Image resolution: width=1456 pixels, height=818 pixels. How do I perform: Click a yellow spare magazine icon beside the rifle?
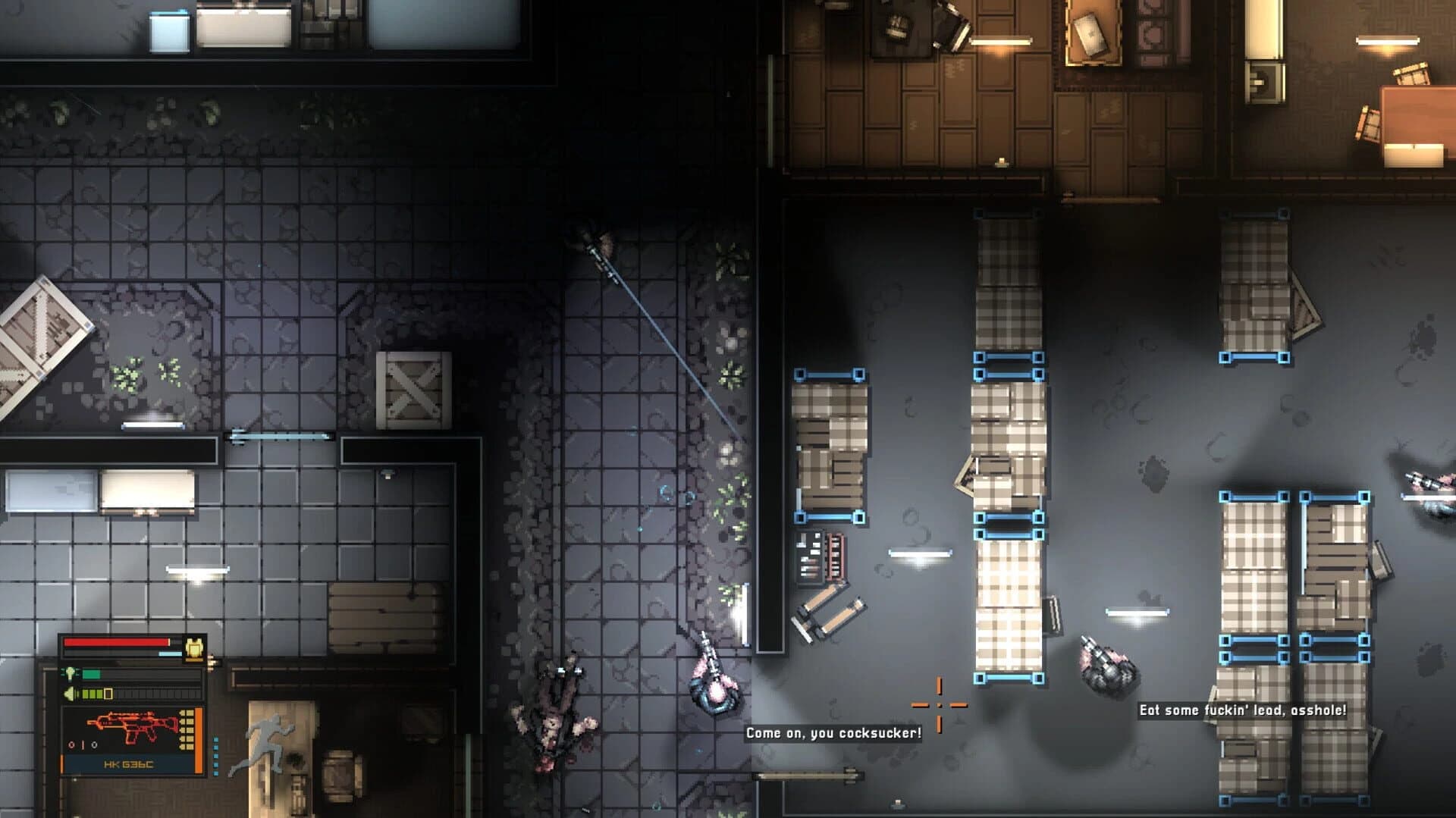pos(188,729)
